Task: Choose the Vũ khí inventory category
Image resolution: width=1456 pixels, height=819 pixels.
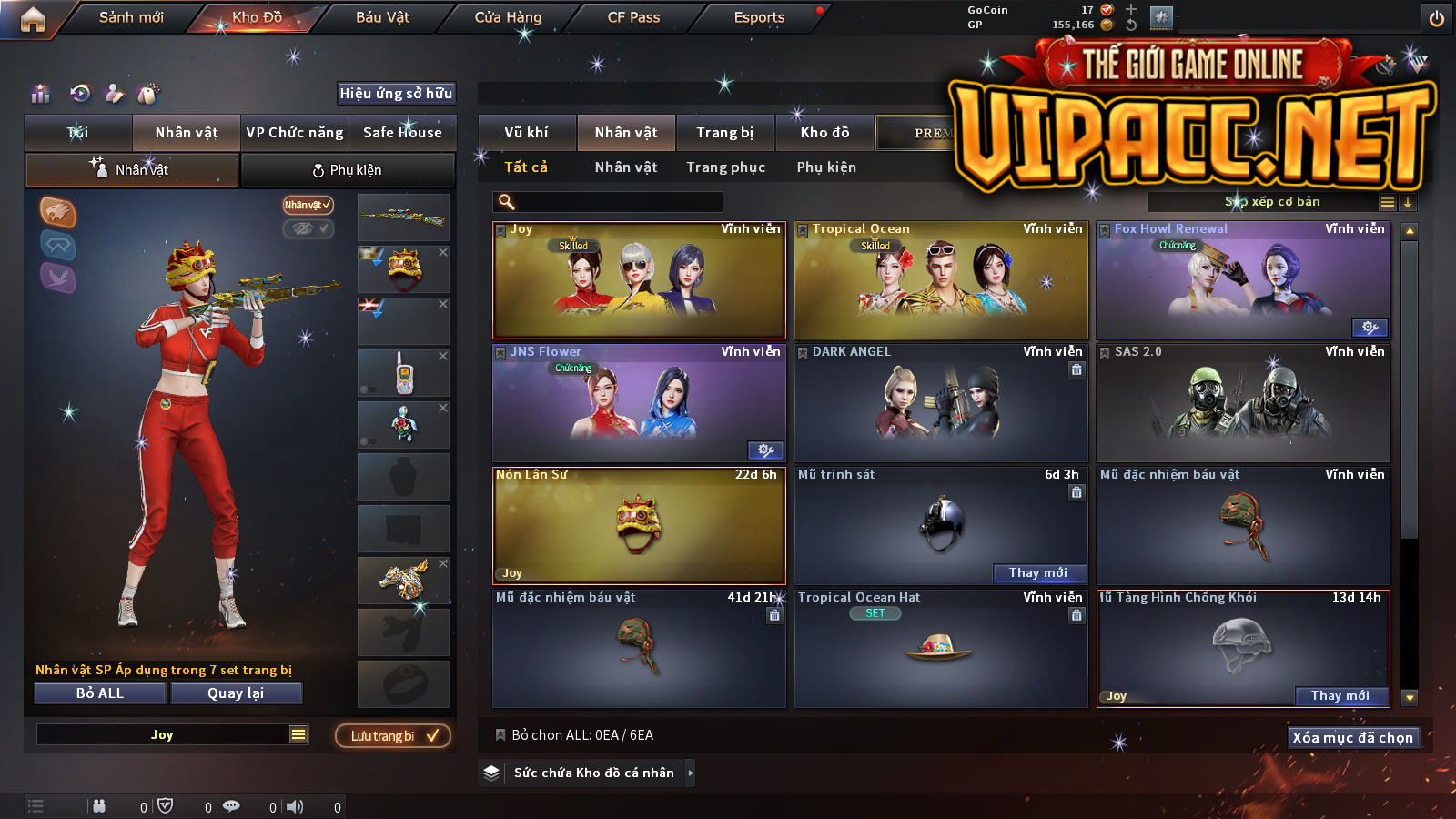Action: click(x=527, y=133)
